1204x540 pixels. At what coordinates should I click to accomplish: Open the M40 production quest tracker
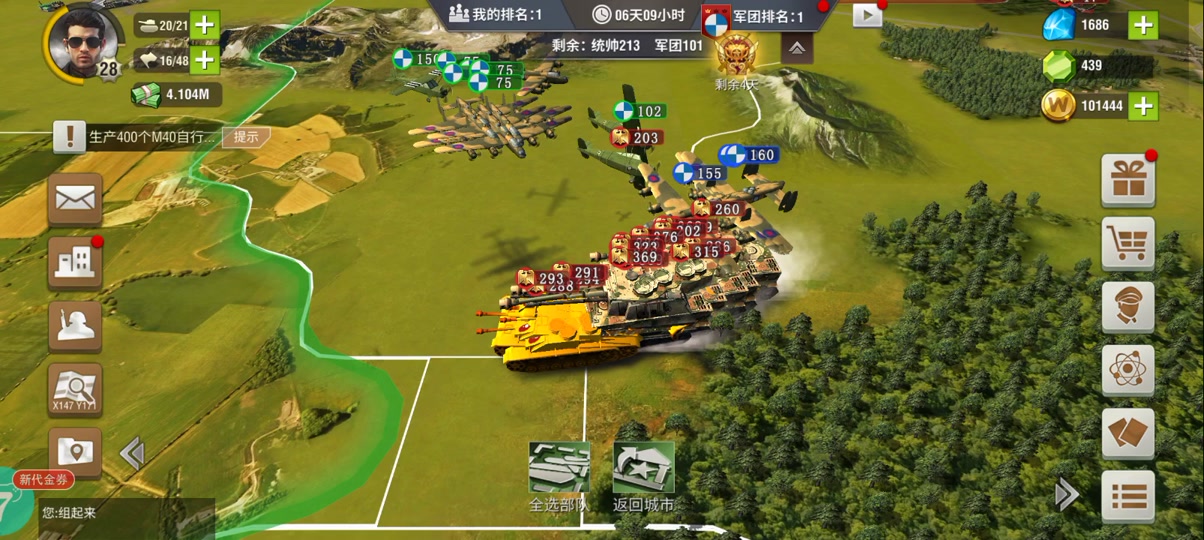click(x=140, y=137)
